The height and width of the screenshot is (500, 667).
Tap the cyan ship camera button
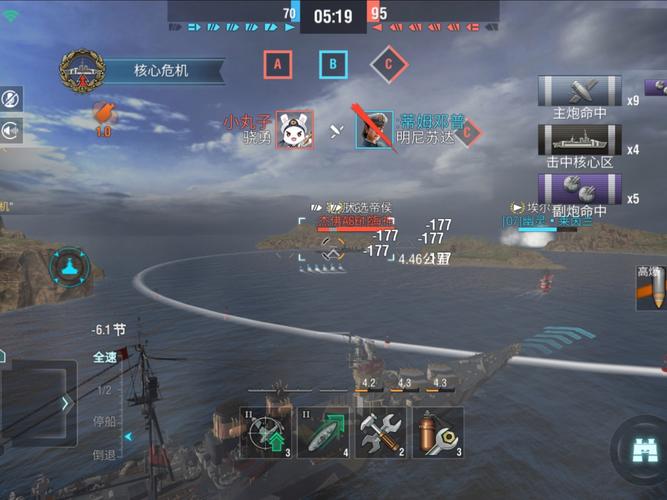(70, 267)
